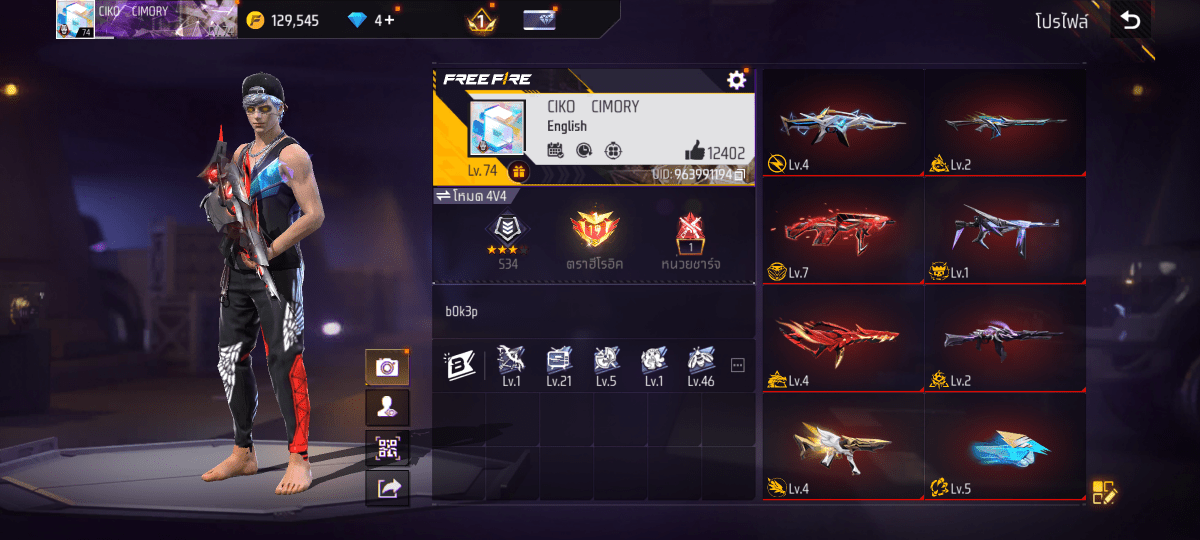The image size is (1200, 540).
Task: Select the red Lv.7 weapon skin
Action: click(x=842, y=235)
